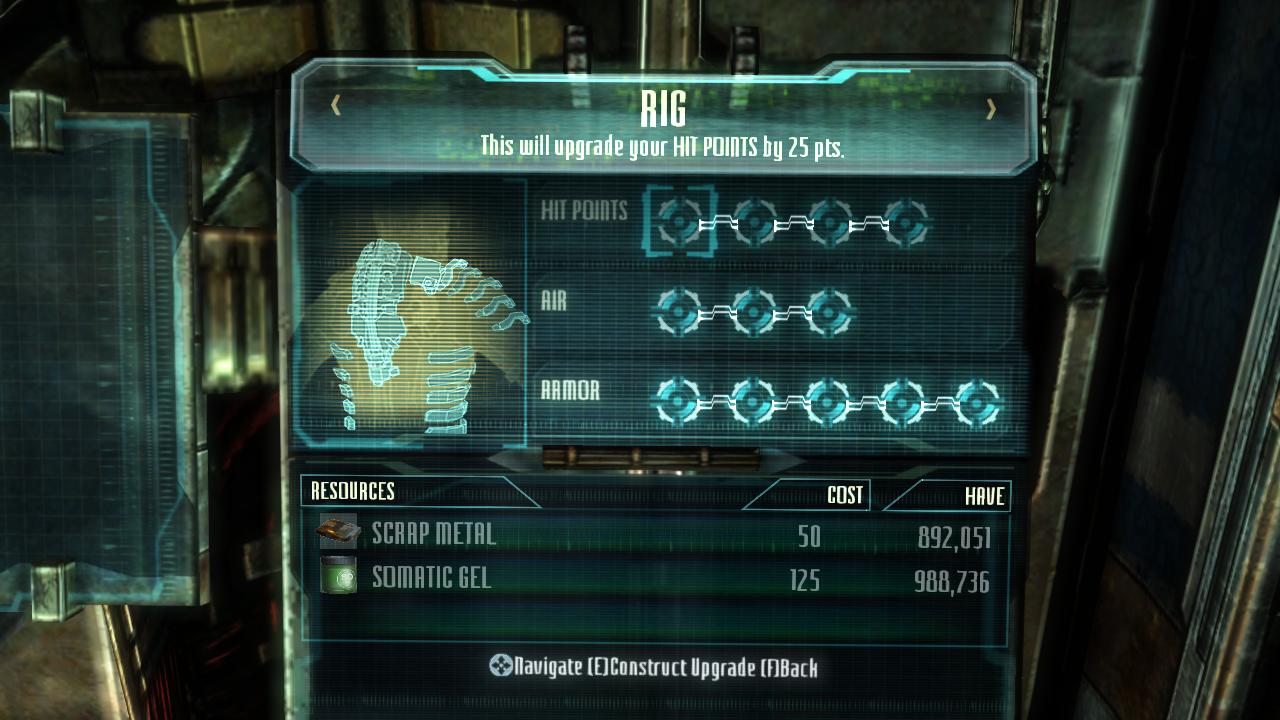1280x720 pixels.
Task: Select the Scrap Metal resource row
Action: tap(655, 535)
